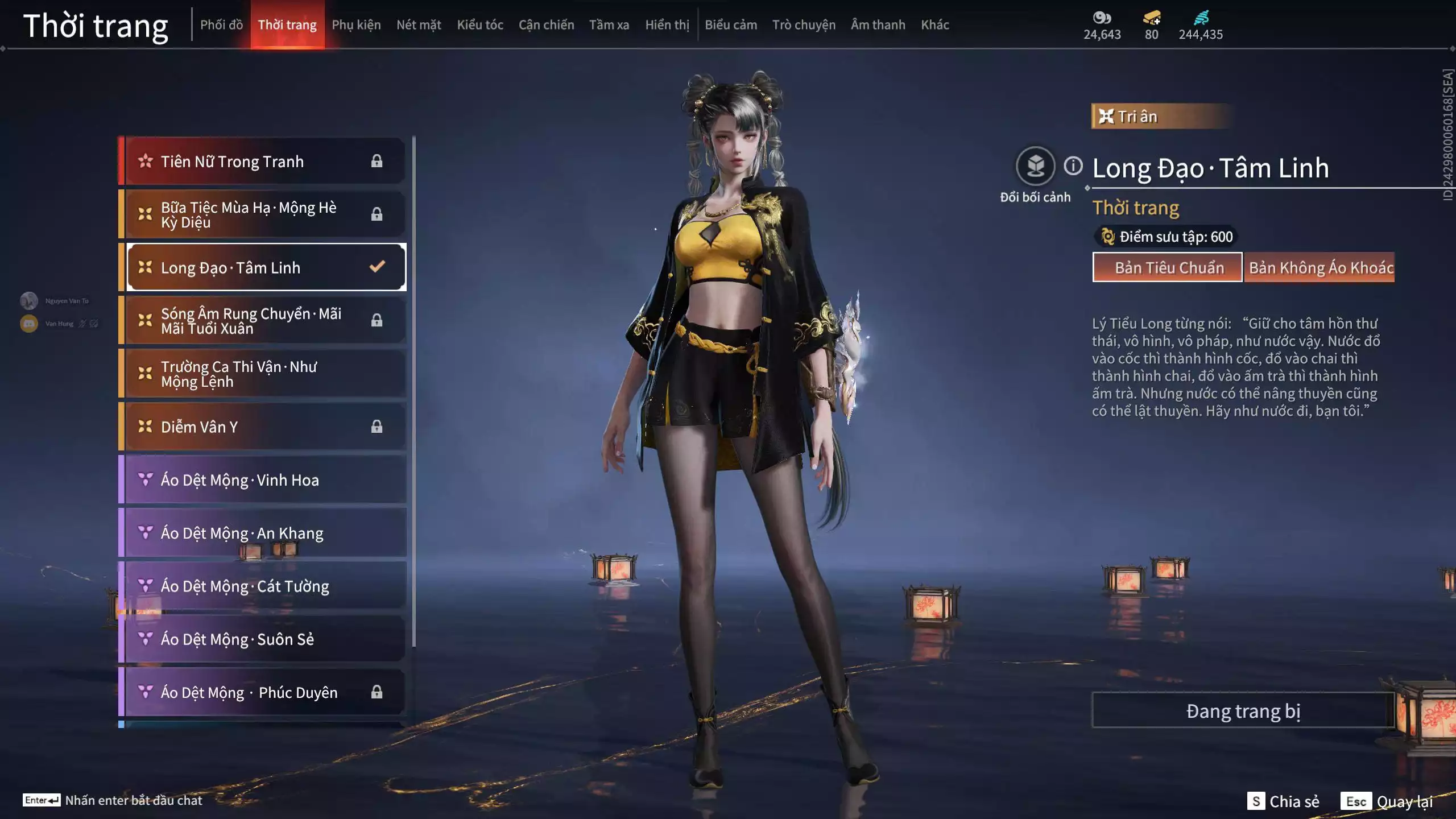Click the Đang trang bị button

[1243, 711]
